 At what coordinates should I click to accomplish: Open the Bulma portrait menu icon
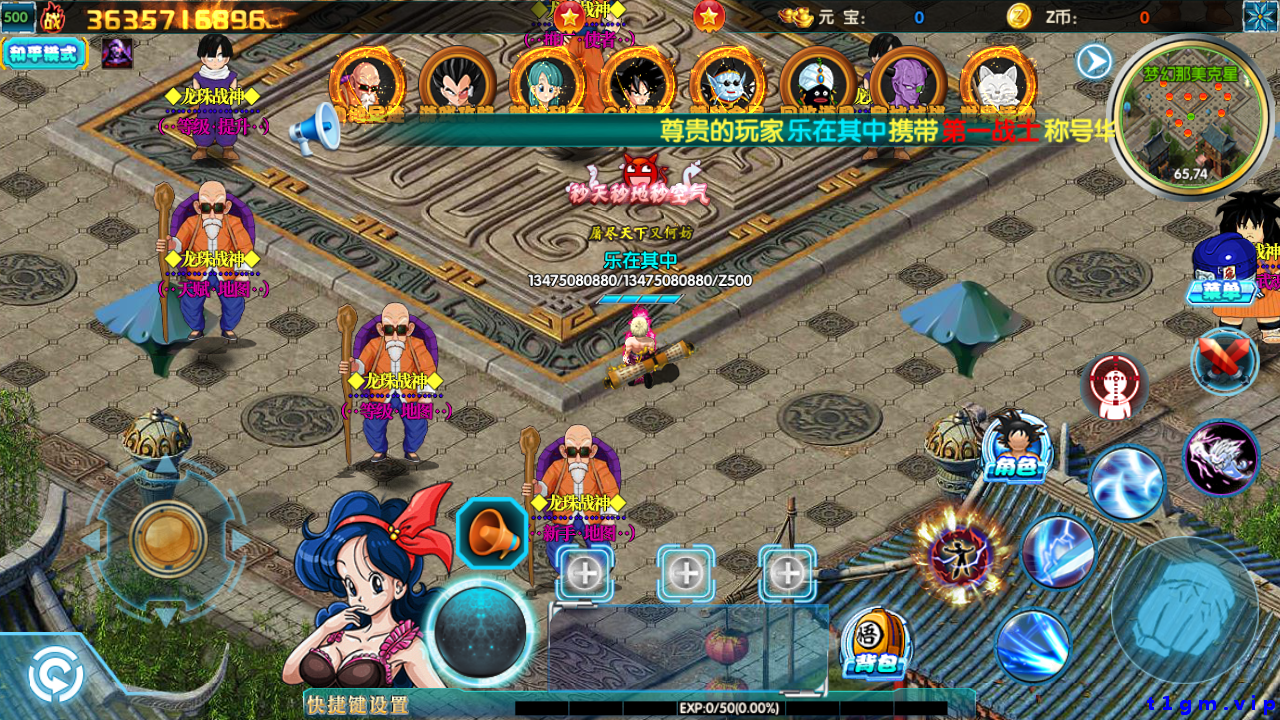[548, 86]
